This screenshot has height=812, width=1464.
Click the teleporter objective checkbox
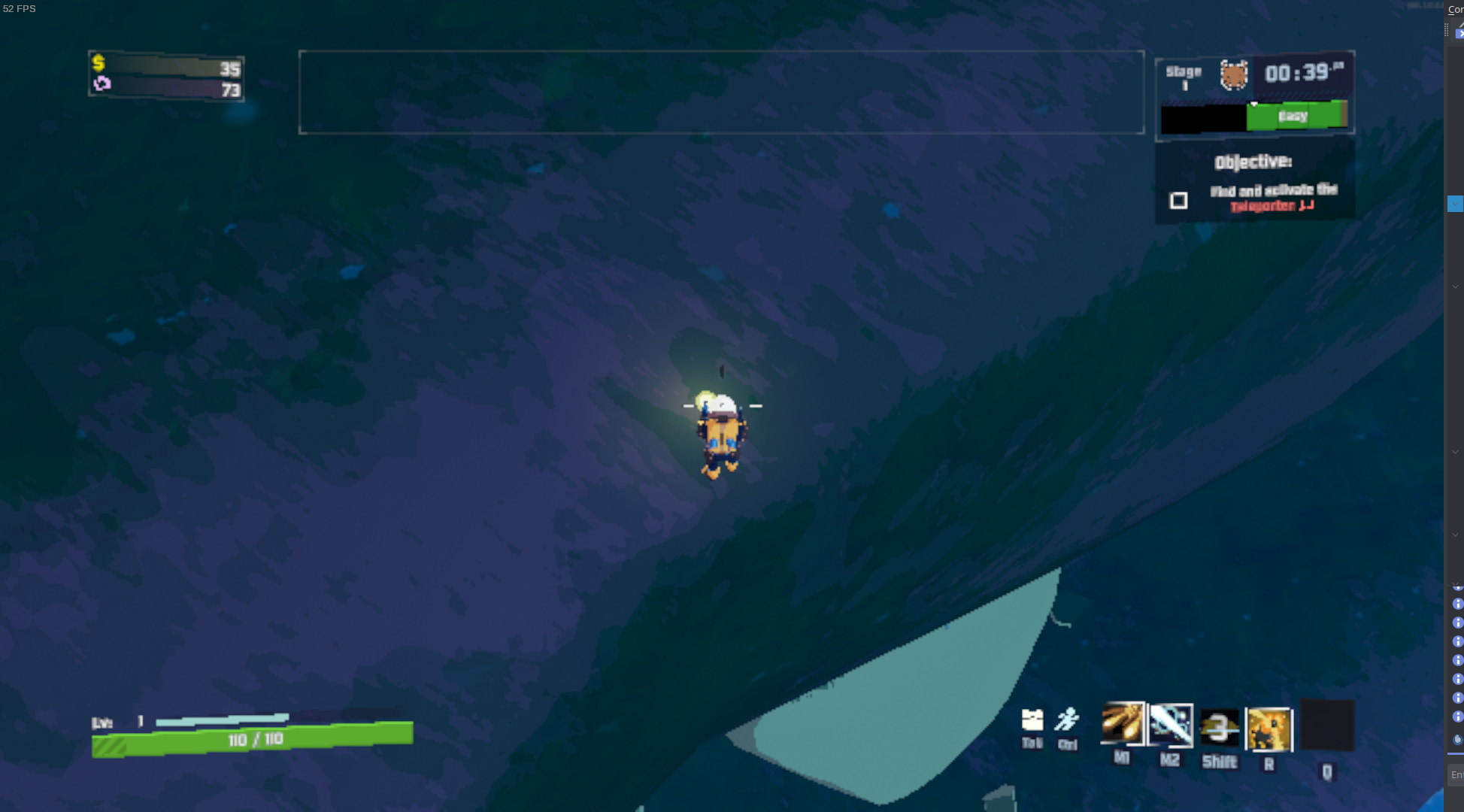point(1178,201)
